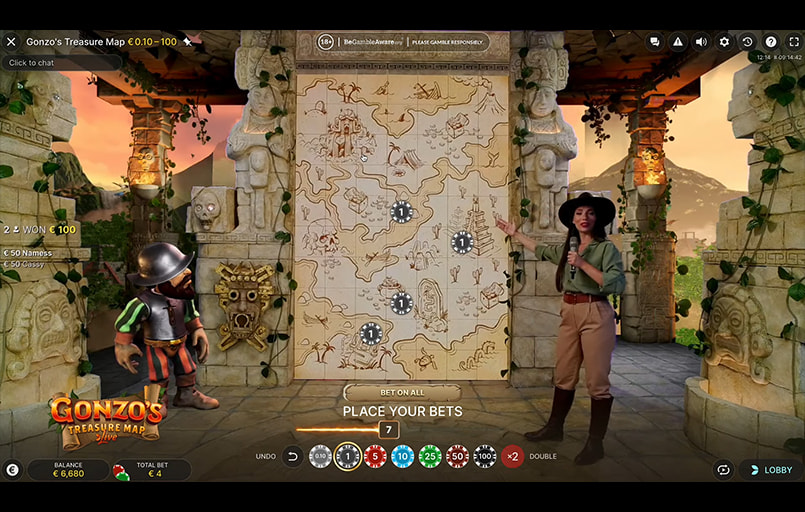
Task: Select the 0.10 chip
Action: coord(320,457)
